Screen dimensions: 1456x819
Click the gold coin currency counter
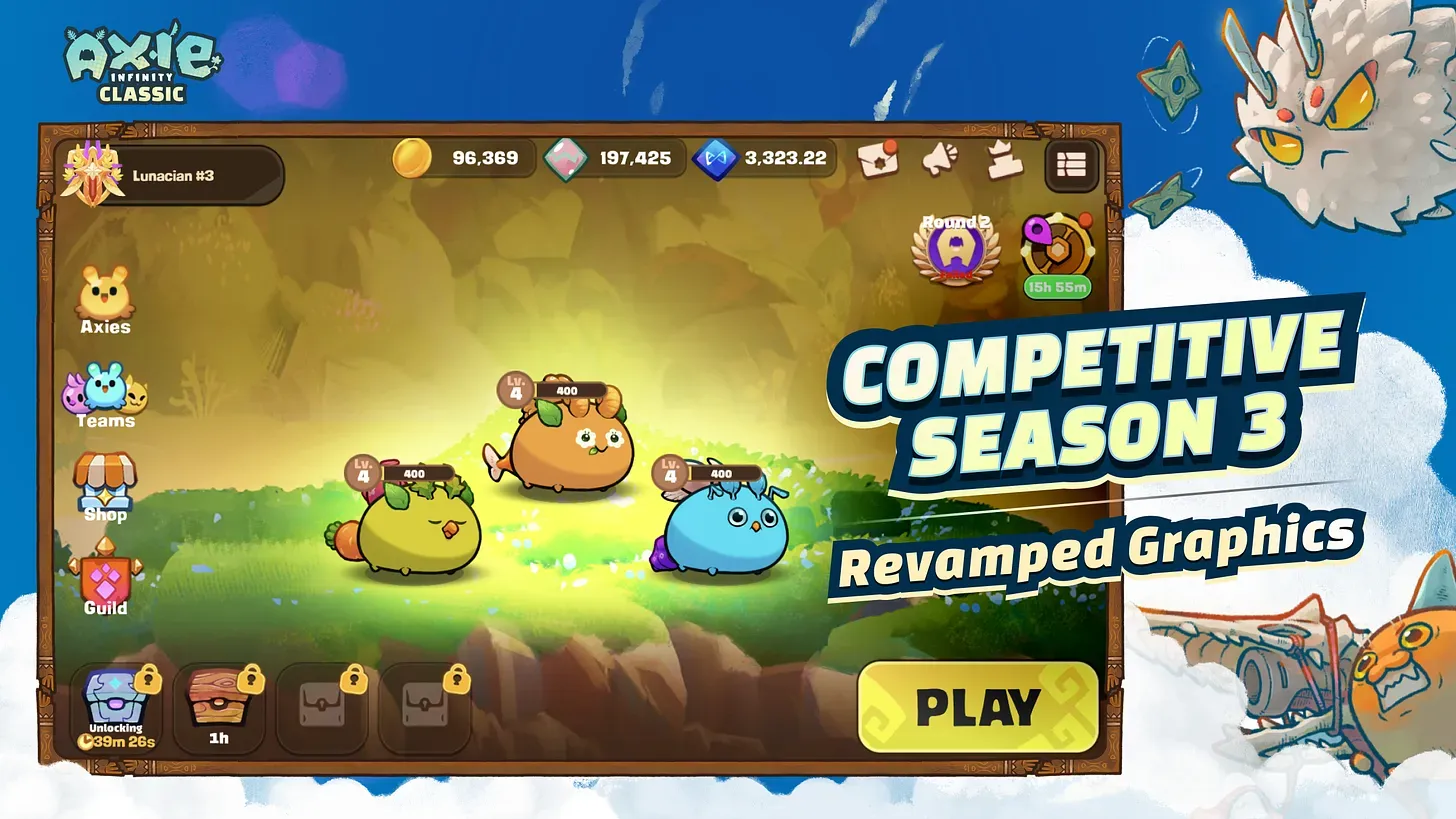(460, 158)
